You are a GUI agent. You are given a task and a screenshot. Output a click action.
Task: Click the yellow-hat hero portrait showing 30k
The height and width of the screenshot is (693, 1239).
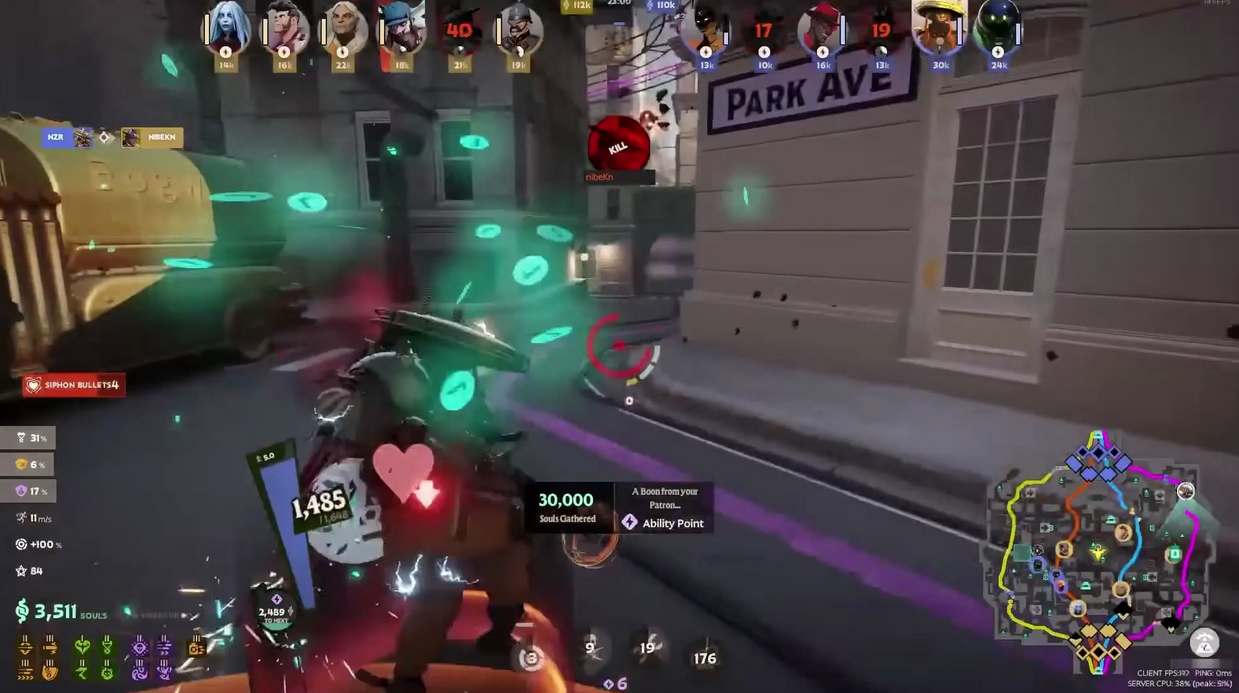tap(940, 30)
